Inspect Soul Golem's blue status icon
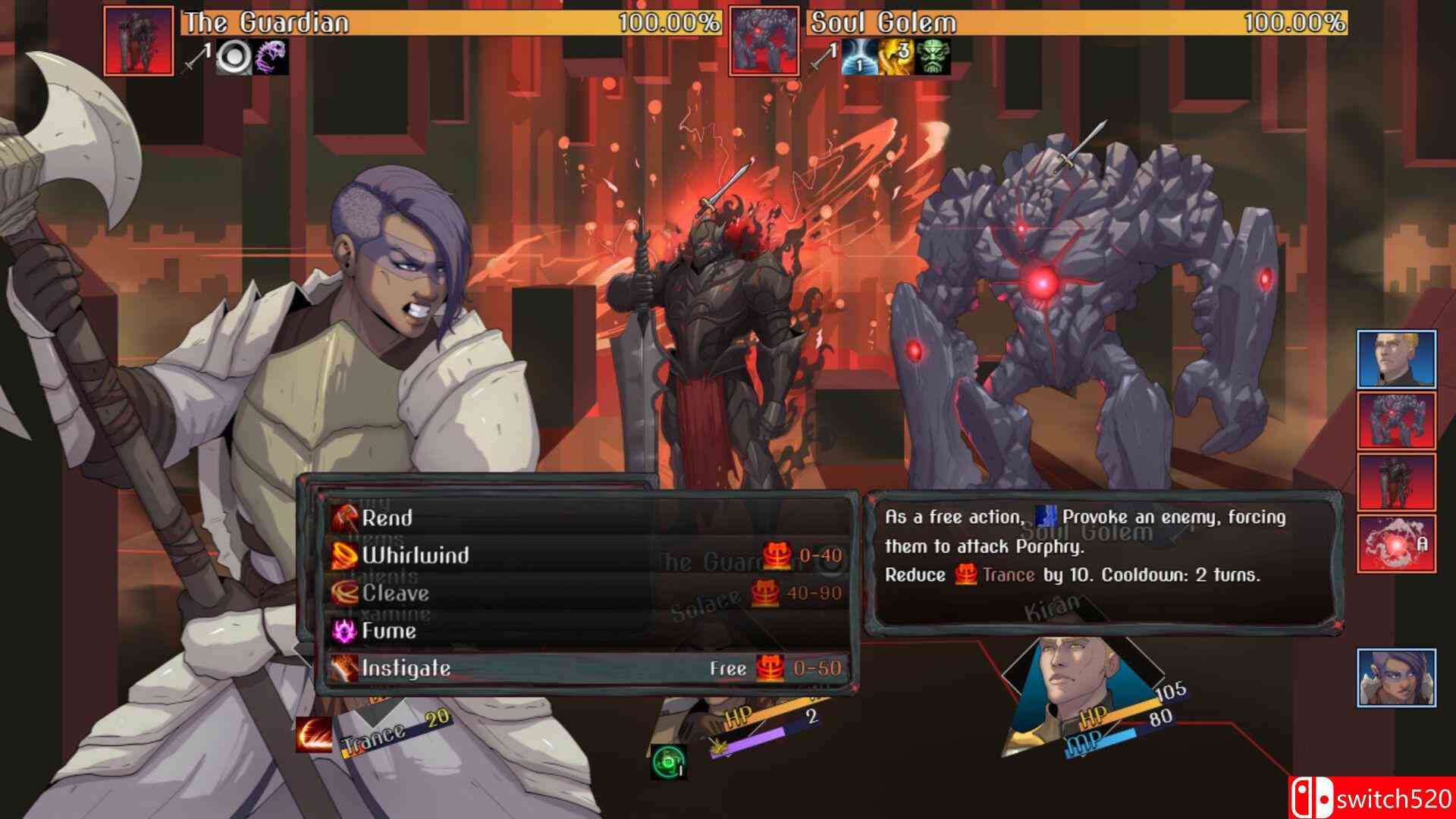 click(x=859, y=58)
